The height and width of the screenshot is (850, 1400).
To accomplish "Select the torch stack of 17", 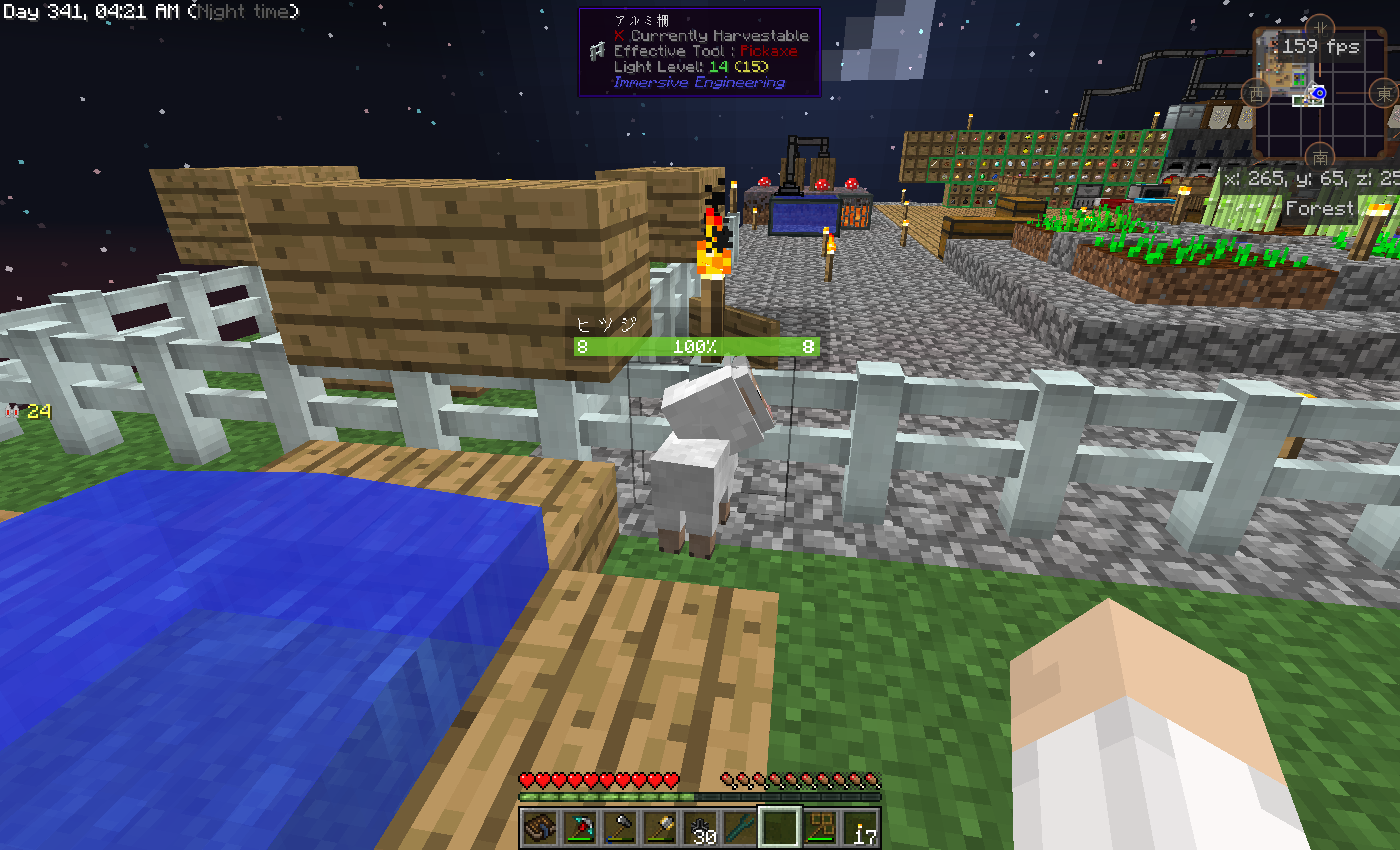I will click(x=860, y=828).
